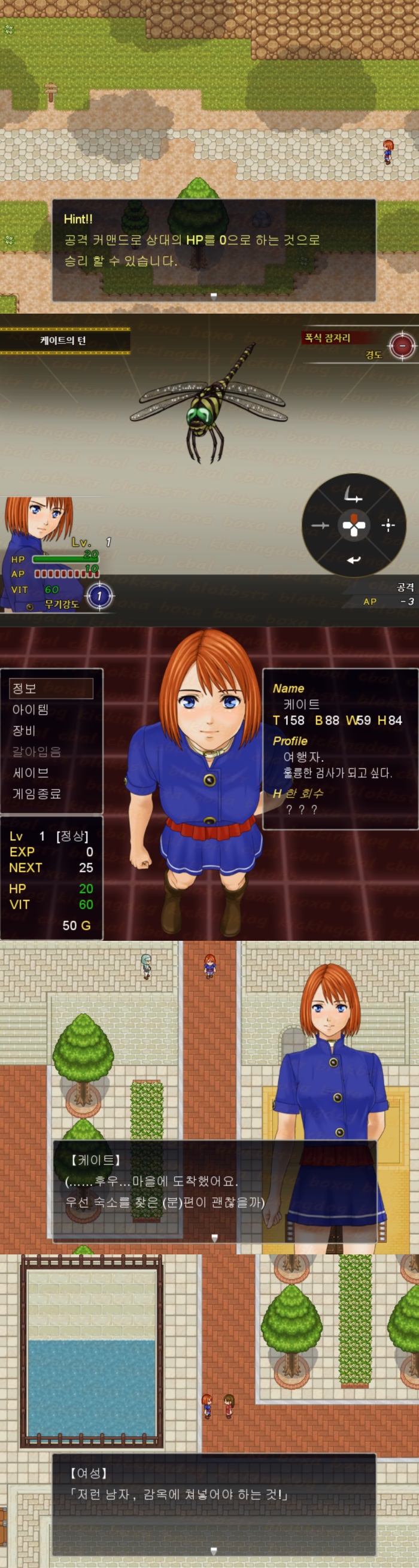This screenshot has height=1568, width=419.
Task: Advance the Hint!! dialogue with its arrow
Action: tap(213, 295)
